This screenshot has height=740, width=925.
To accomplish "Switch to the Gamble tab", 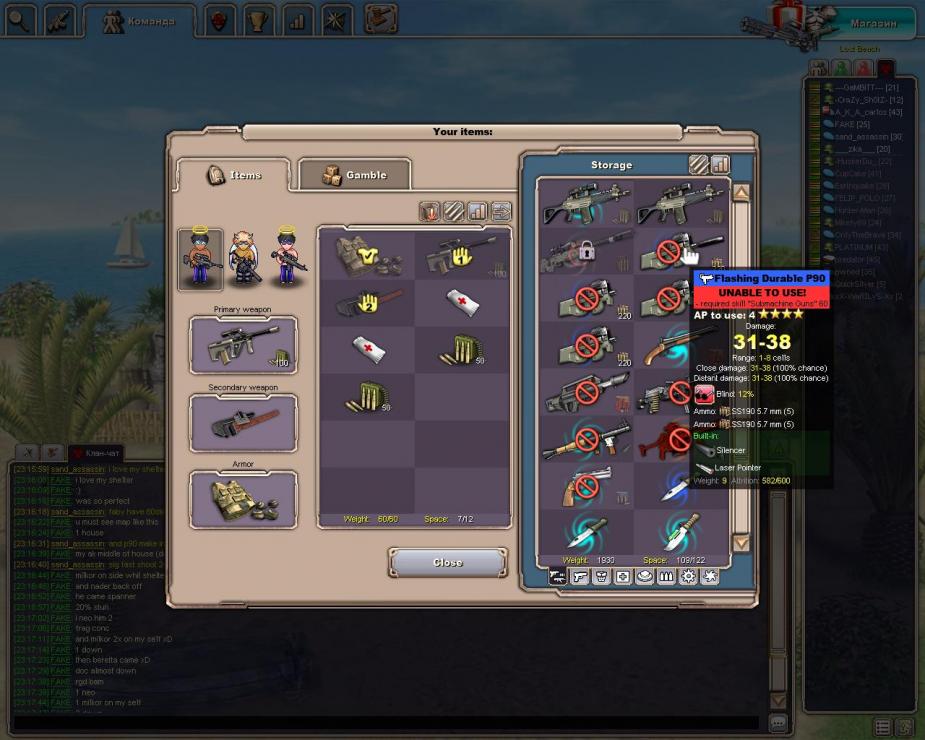I will pos(355,175).
